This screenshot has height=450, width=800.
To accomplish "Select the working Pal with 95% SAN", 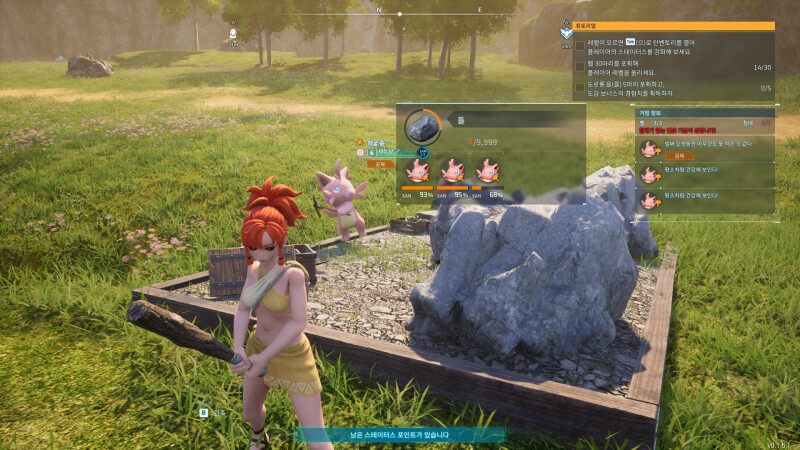I will (x=451, y=171).
